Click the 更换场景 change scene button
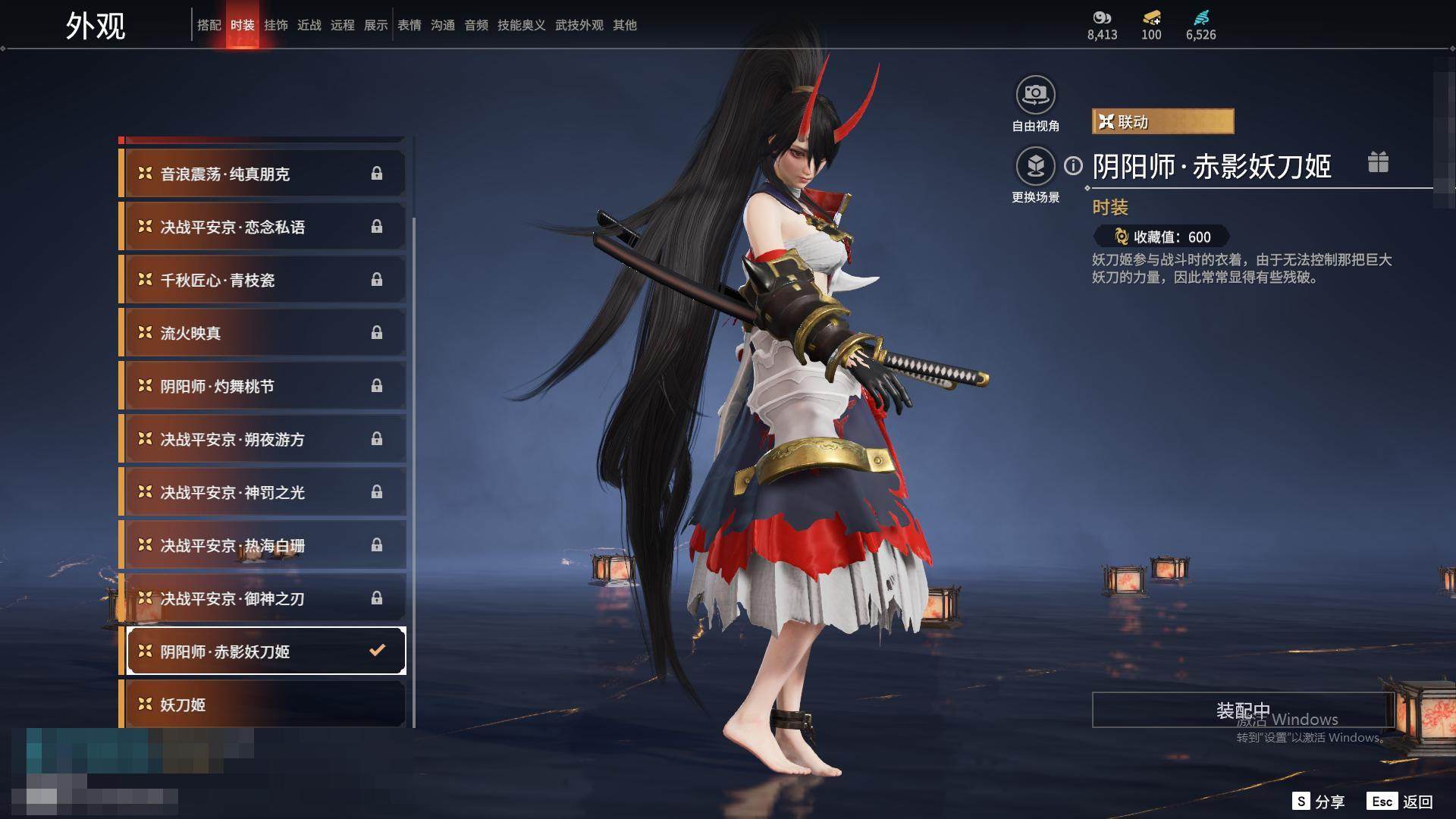The width and height of the screenshot is (1456, 819). (1035, 166)
